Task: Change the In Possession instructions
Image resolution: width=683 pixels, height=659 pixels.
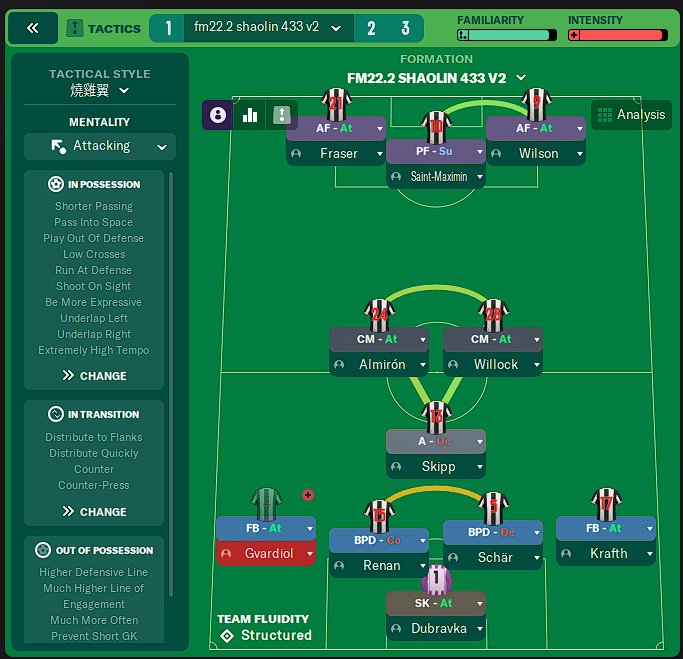Action: point(94,376)
